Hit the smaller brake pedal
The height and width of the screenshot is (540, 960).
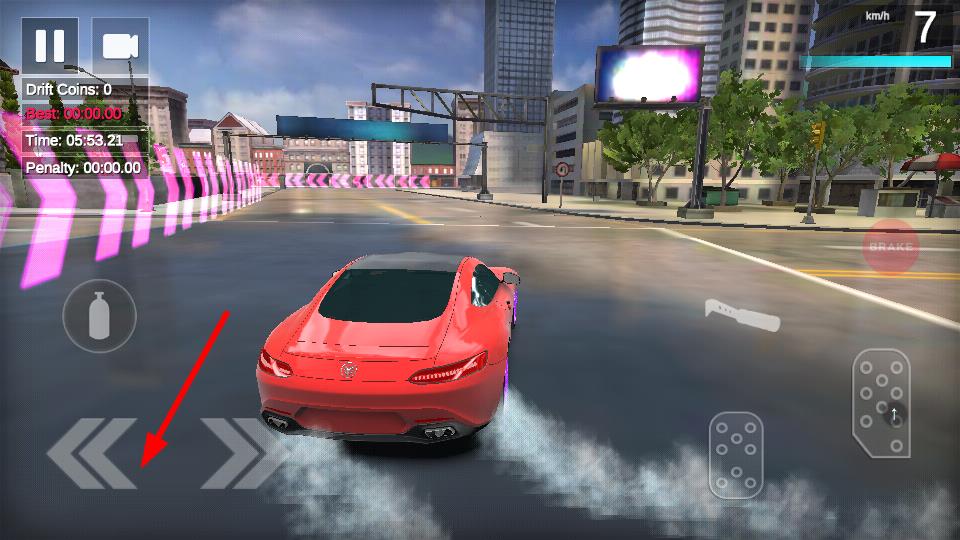(737, 454)
